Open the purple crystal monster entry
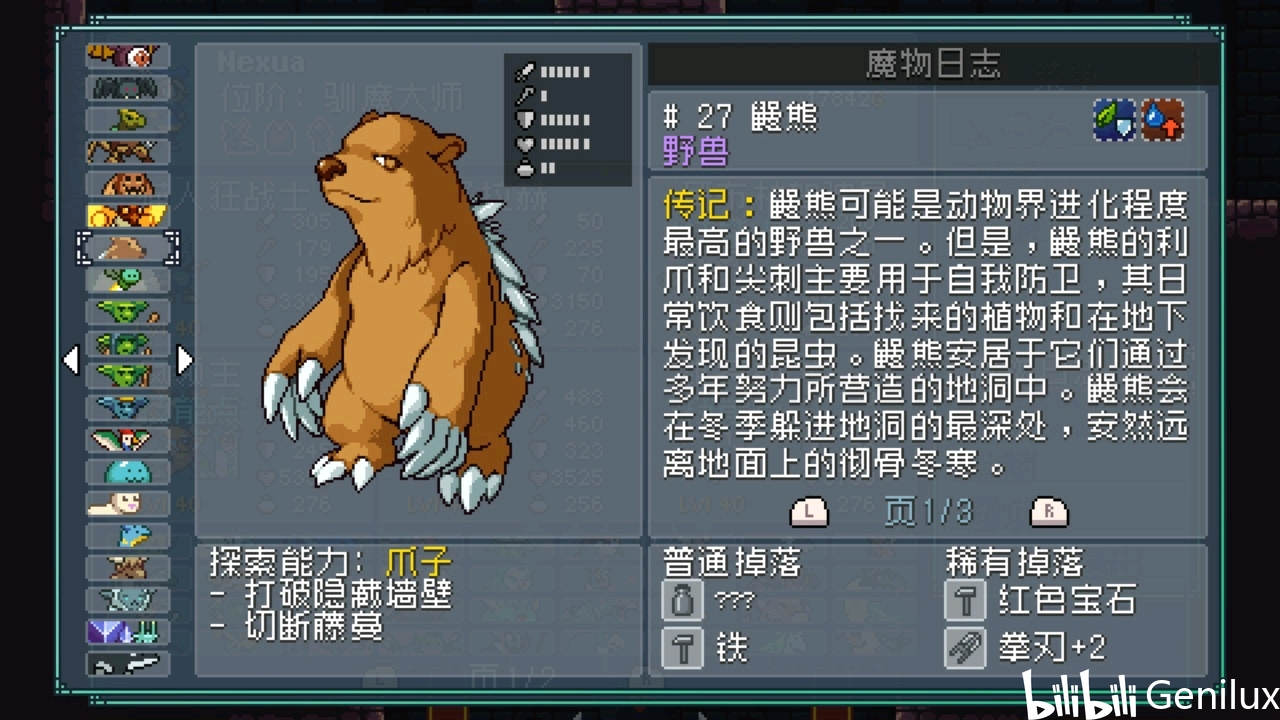The image size is (1280, 720). pyautogui.click(x=128, y=631)
